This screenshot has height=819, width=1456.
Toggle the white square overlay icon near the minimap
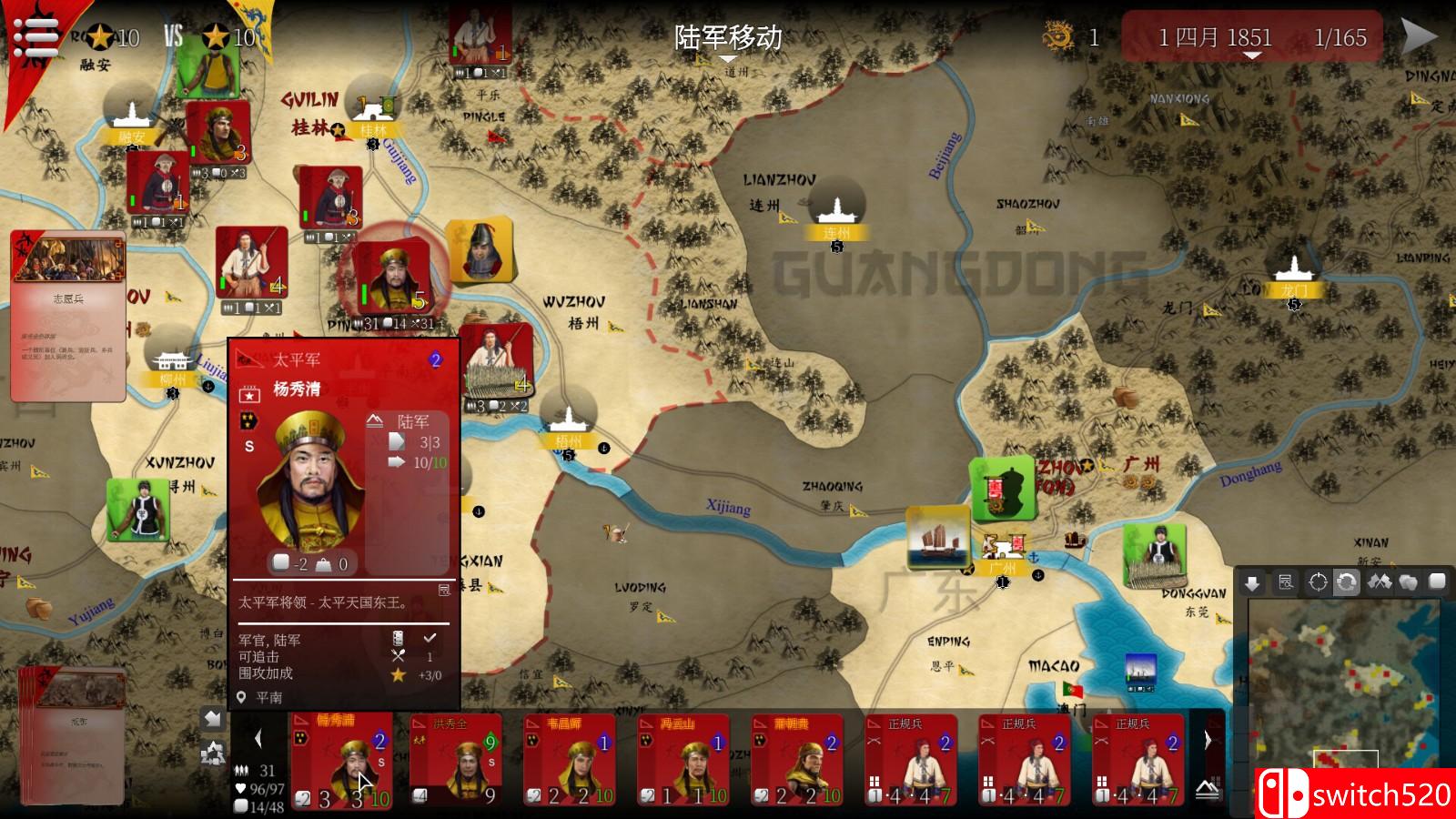(1436, 582)
